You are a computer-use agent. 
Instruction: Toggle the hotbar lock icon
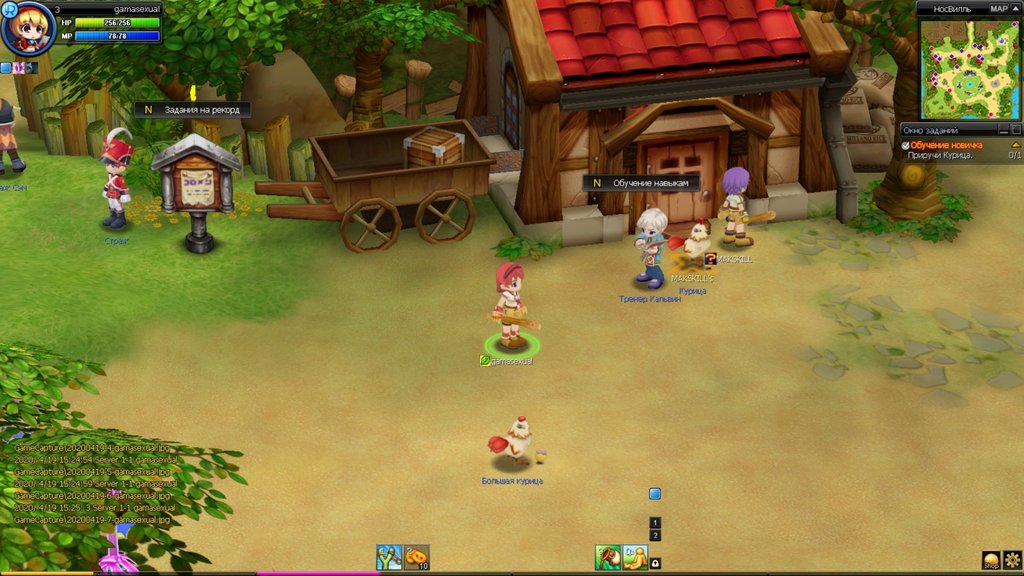(x=655, y=564)
